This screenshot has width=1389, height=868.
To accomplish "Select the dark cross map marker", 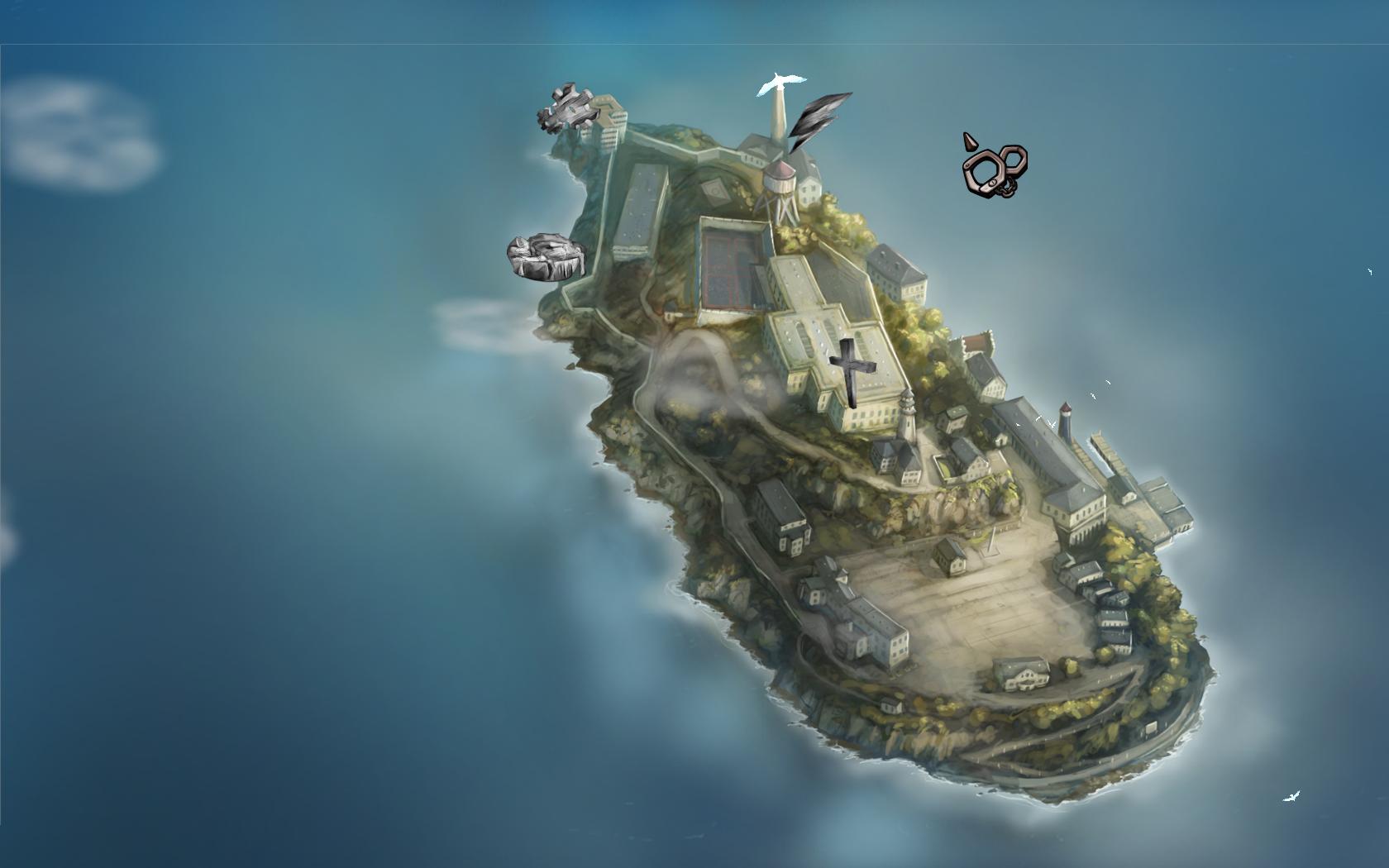I will pos(847,371).
